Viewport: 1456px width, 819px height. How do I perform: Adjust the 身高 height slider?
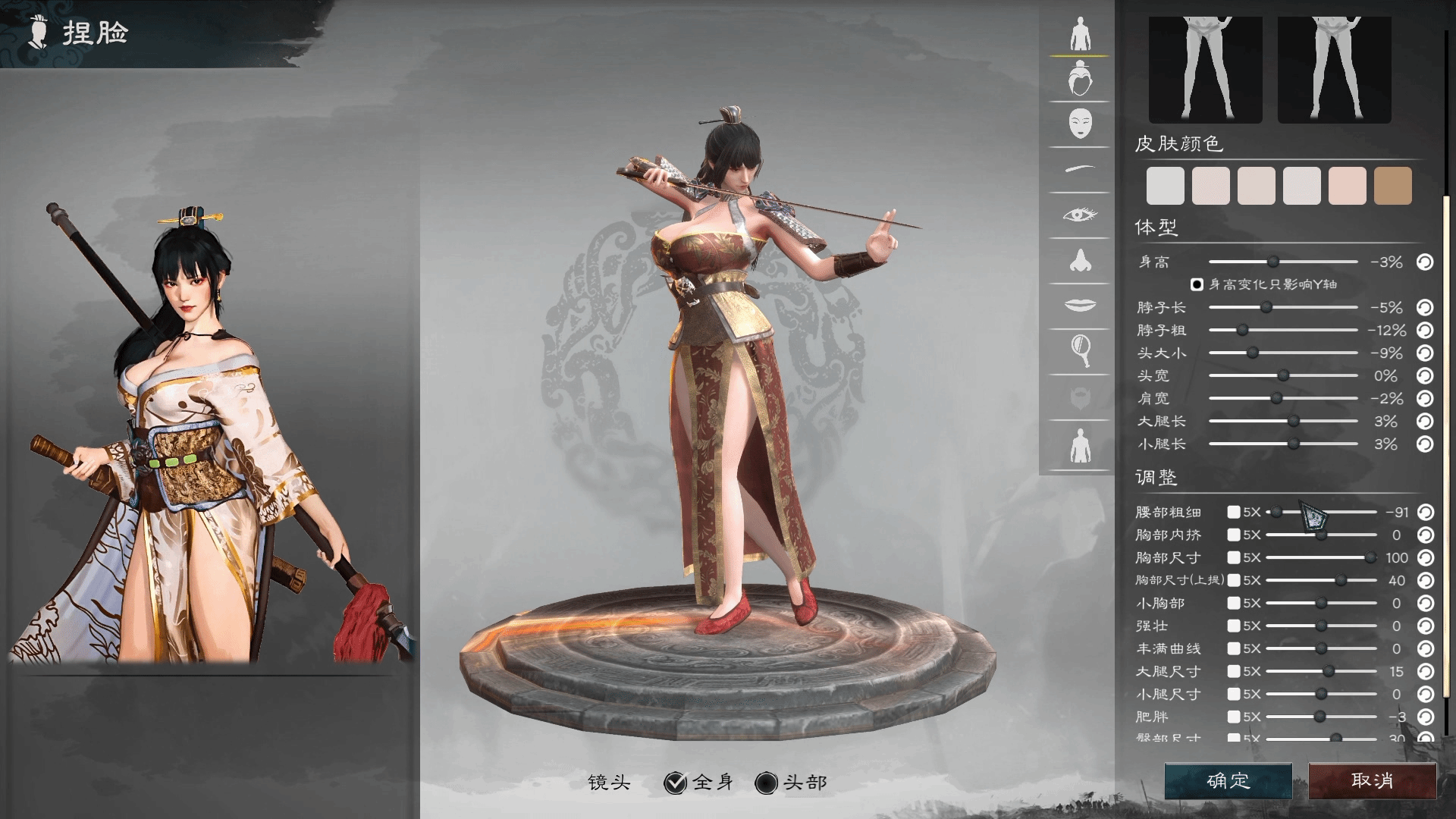(x=1273, y=262)
